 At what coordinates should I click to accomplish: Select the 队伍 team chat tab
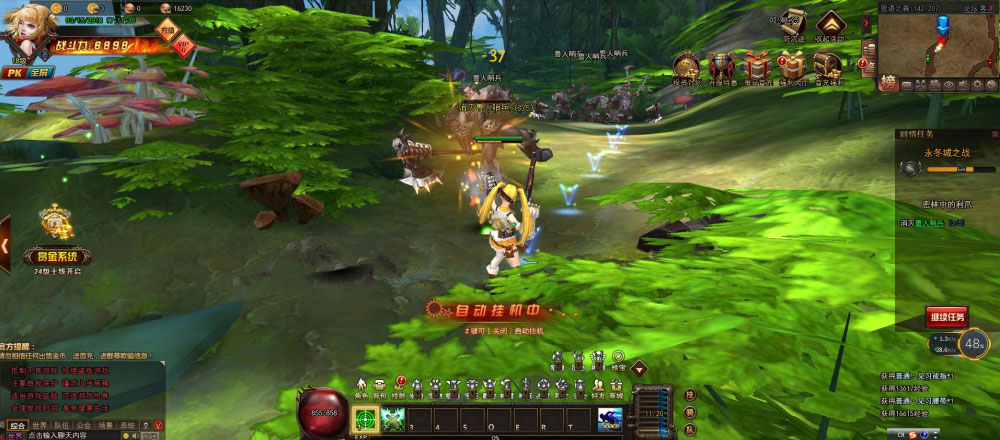pyautogui.click(x=62, y=425)
